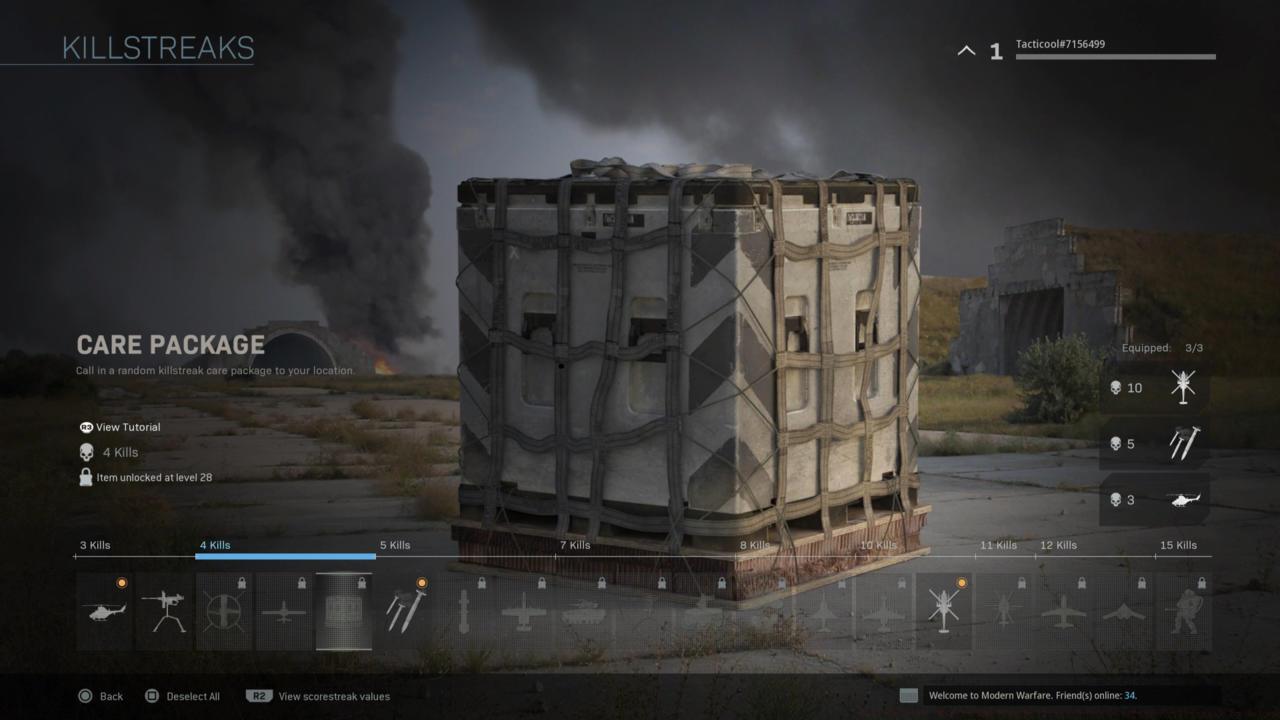
Task: Select the Counter UAV killstreak icon
Action: 224,611
